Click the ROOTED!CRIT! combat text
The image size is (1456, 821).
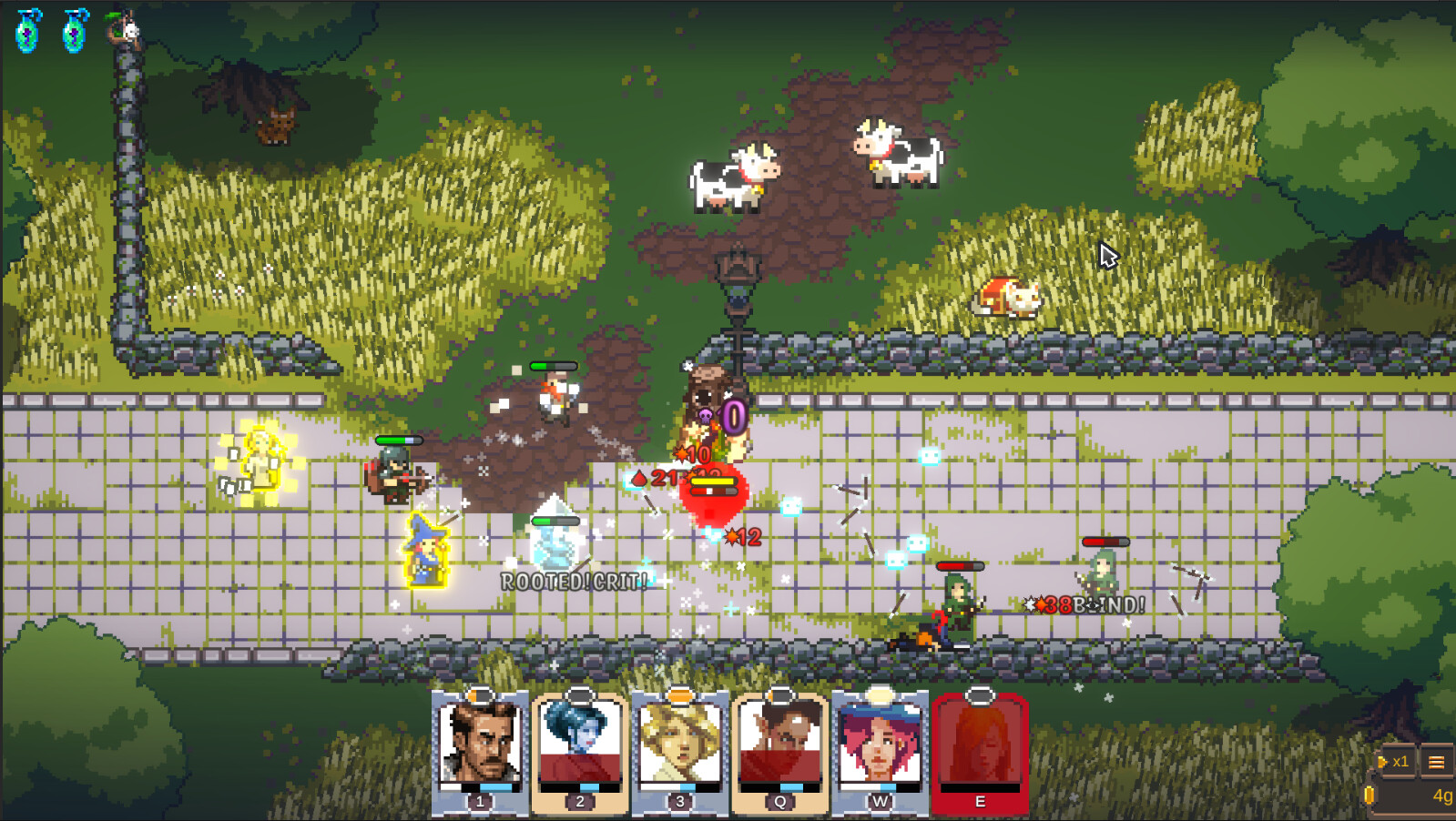(574, 580)
